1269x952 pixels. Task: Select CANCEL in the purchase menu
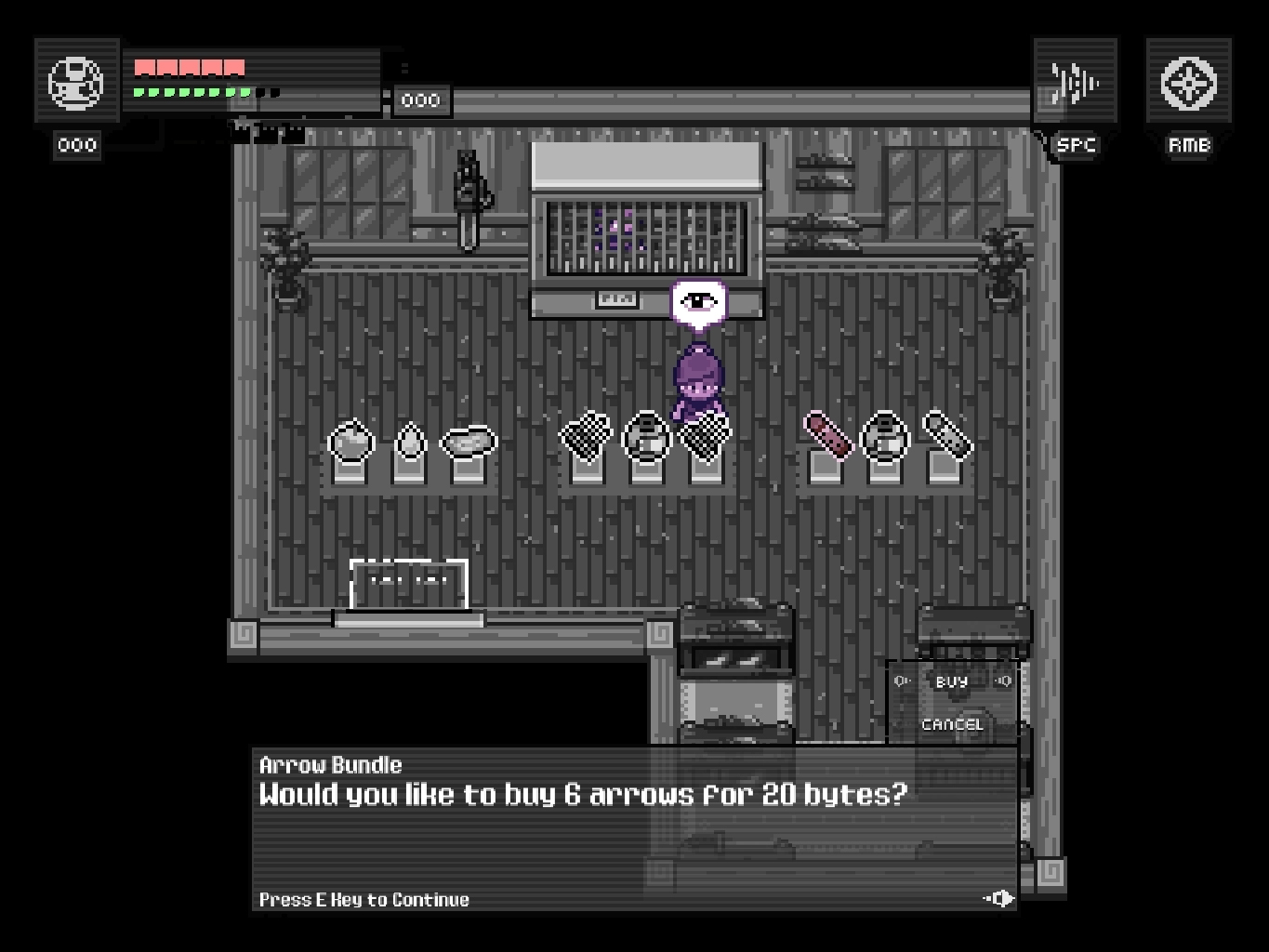[951, 724]
